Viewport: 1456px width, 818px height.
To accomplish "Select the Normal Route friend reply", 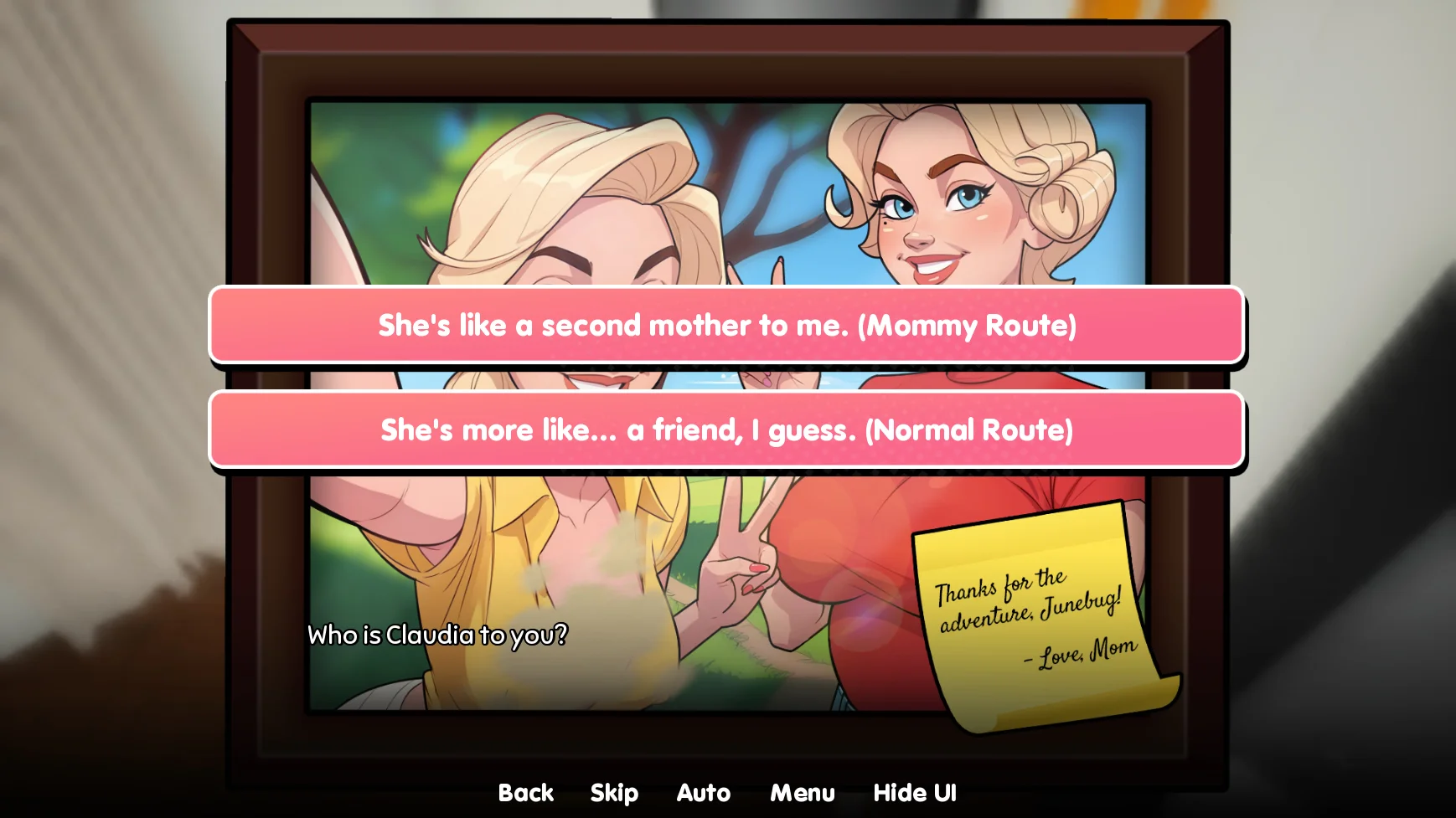I will [x=726, y=430].
